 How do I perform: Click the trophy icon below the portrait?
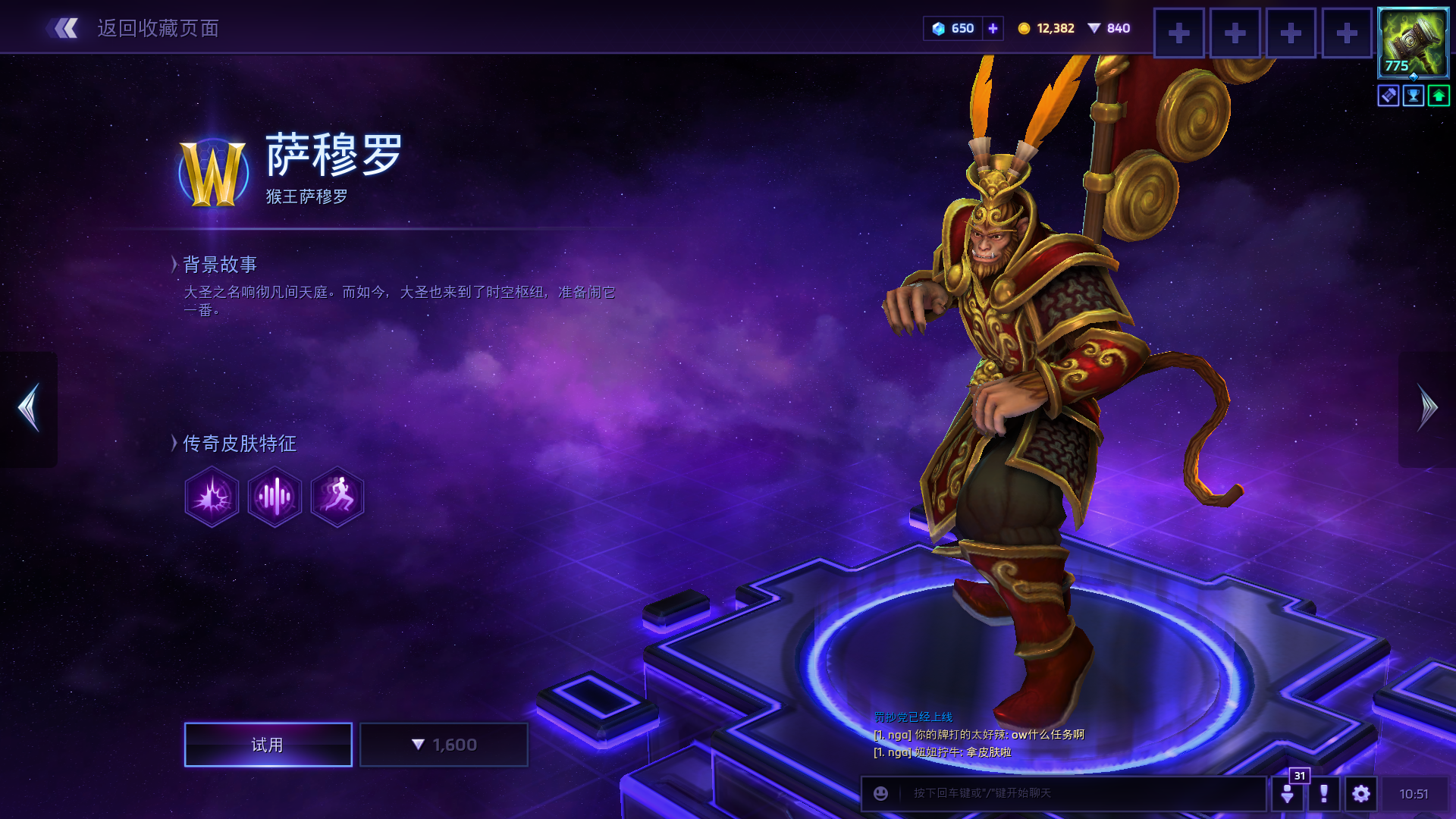(x=1414, y=96)
